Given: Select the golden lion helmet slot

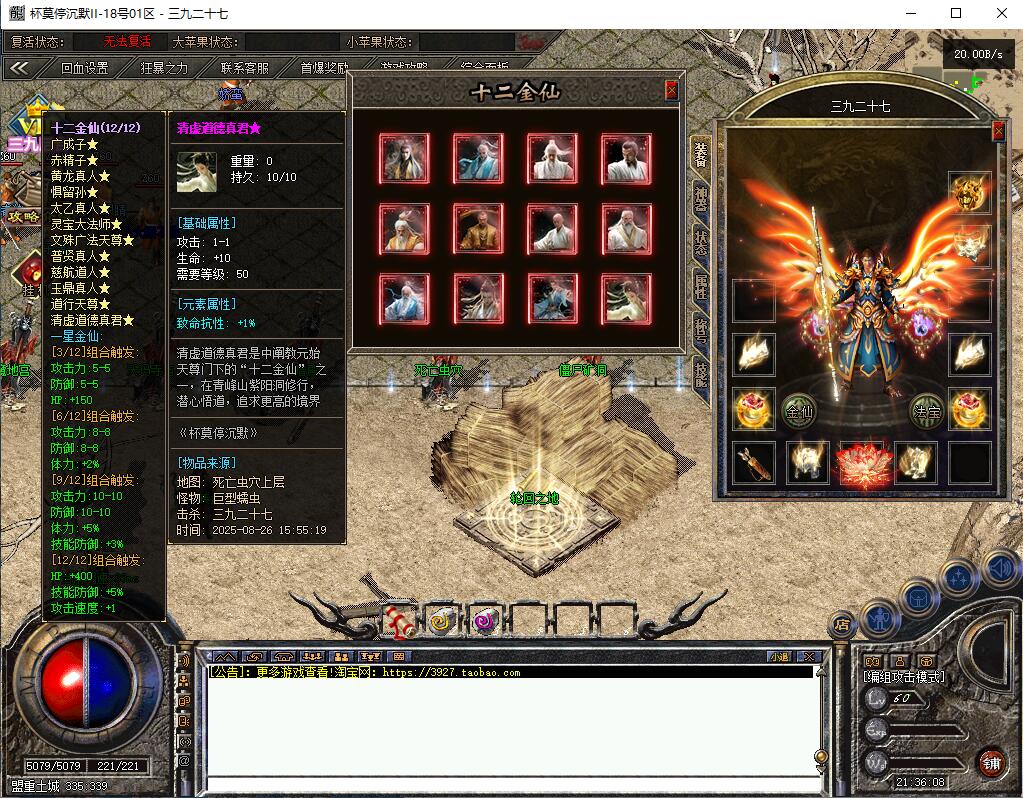Looking at the screenshot, I should point(969,193).
